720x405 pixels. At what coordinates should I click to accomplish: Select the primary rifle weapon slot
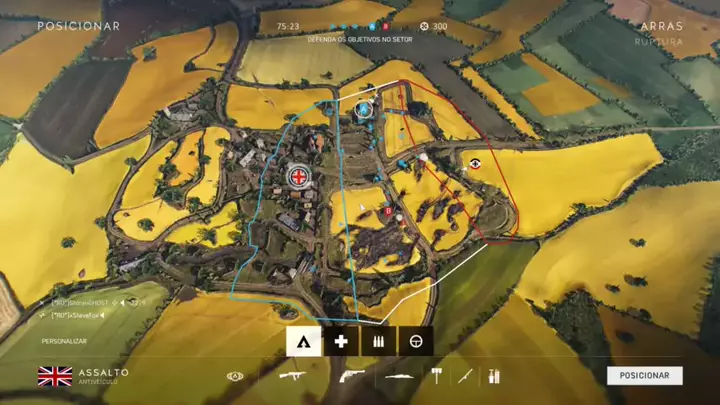click(x=294, y=376)
